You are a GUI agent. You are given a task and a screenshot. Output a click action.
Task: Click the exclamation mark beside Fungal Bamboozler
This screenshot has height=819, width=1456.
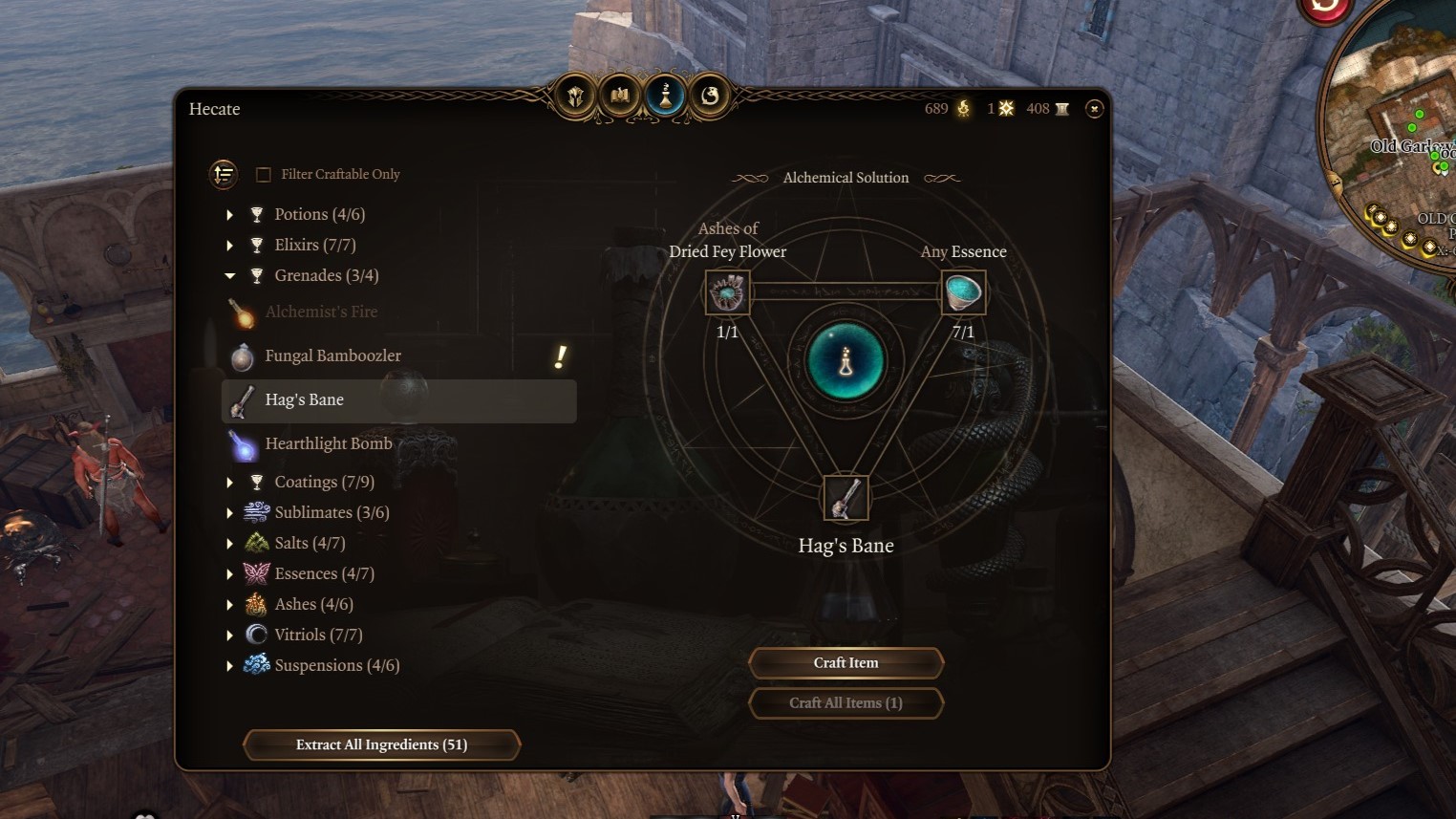click(559, 357)
